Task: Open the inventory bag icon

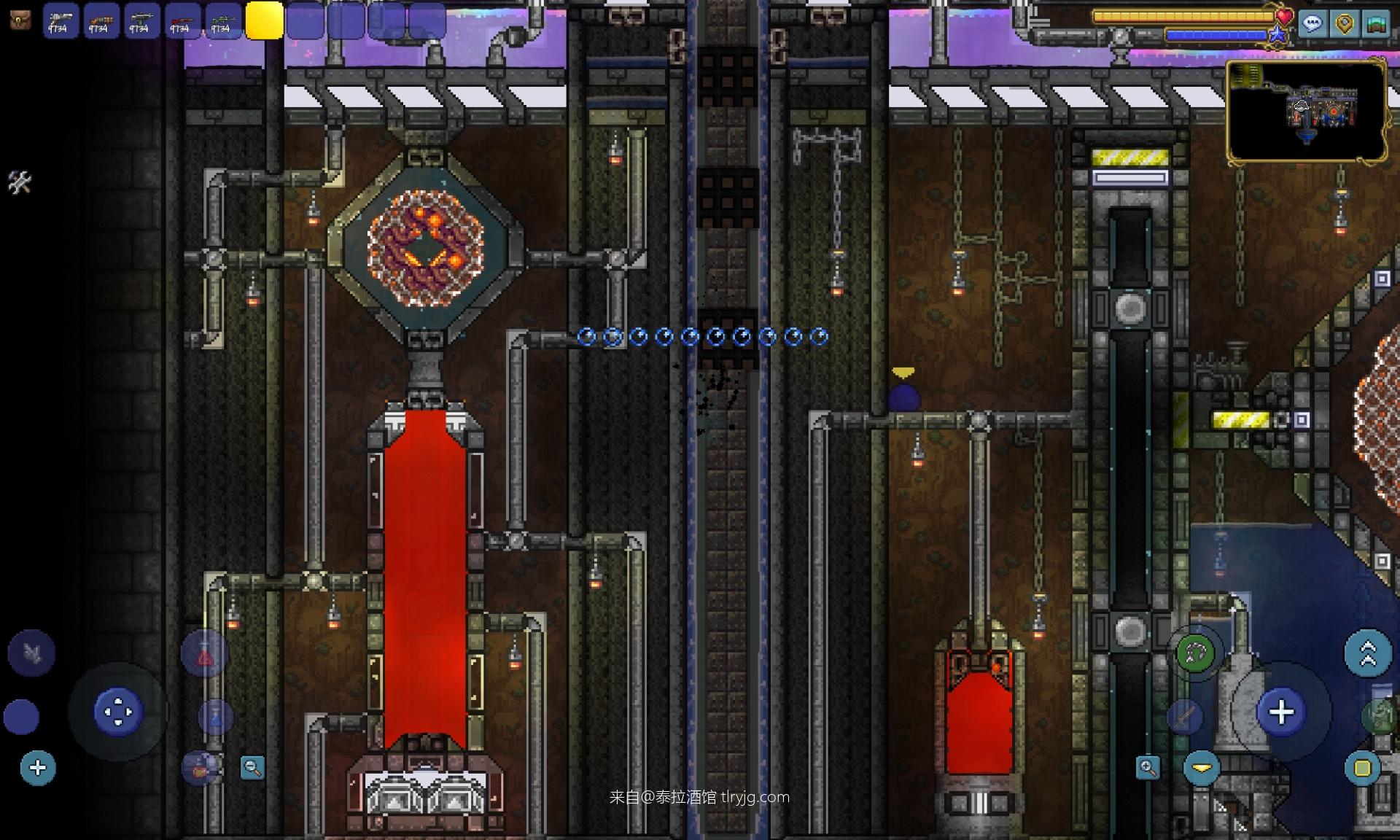Action: [x=20, y=20]
